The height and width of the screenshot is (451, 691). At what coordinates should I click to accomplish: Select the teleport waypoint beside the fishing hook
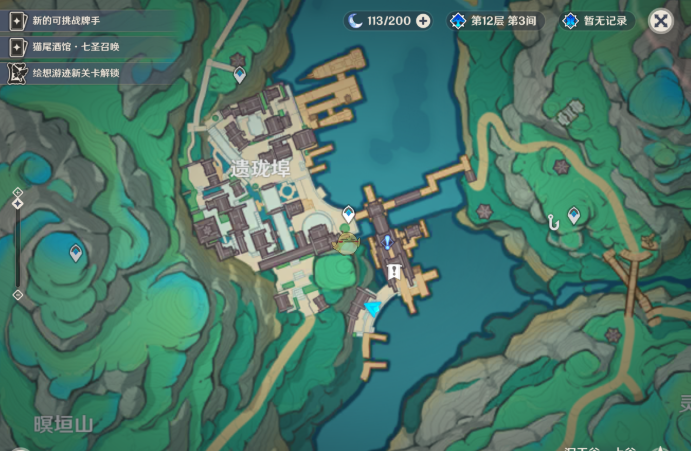(574, 214)
